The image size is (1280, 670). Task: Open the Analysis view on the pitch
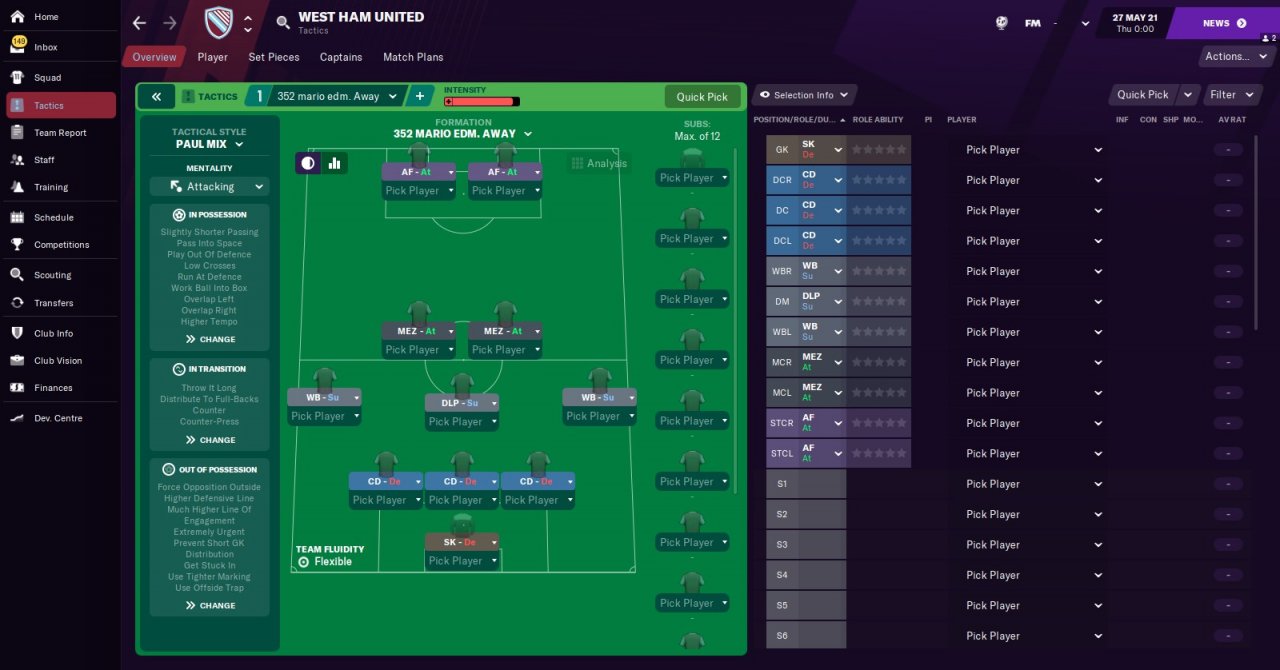pos(598,163)
